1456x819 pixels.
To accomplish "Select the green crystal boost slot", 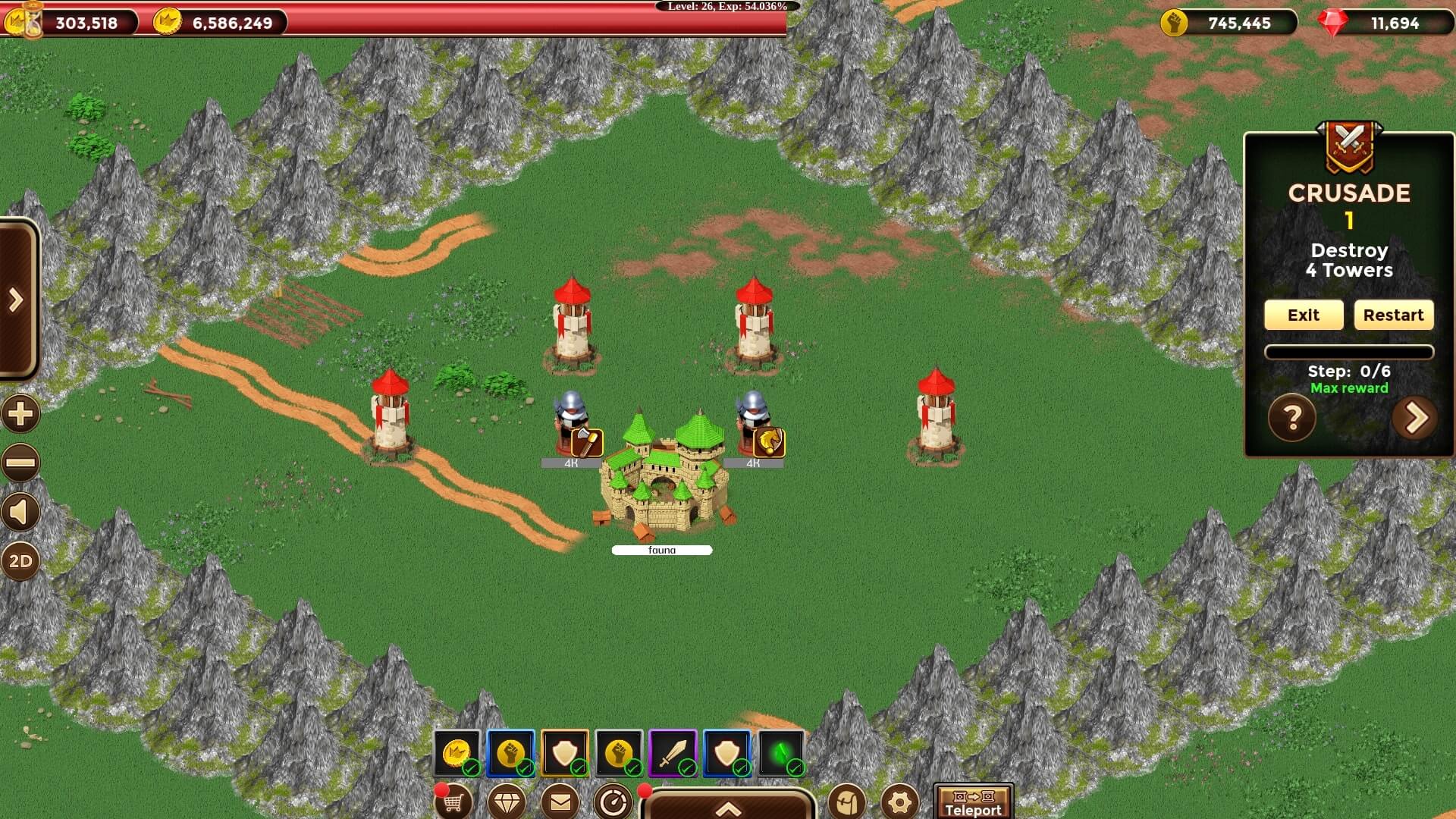I will [x=781, y=753].
